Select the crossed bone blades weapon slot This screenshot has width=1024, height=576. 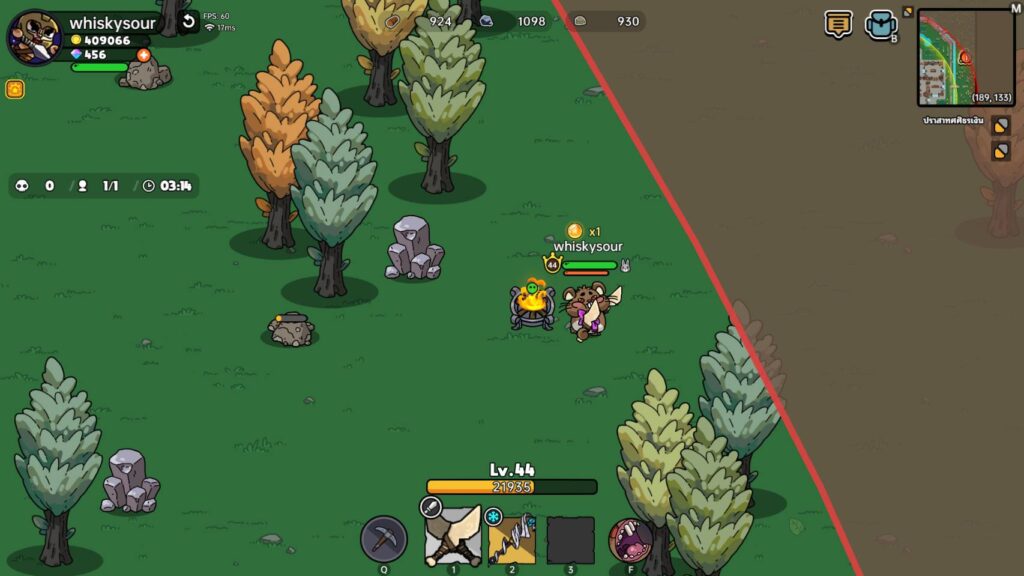(453, 538)
